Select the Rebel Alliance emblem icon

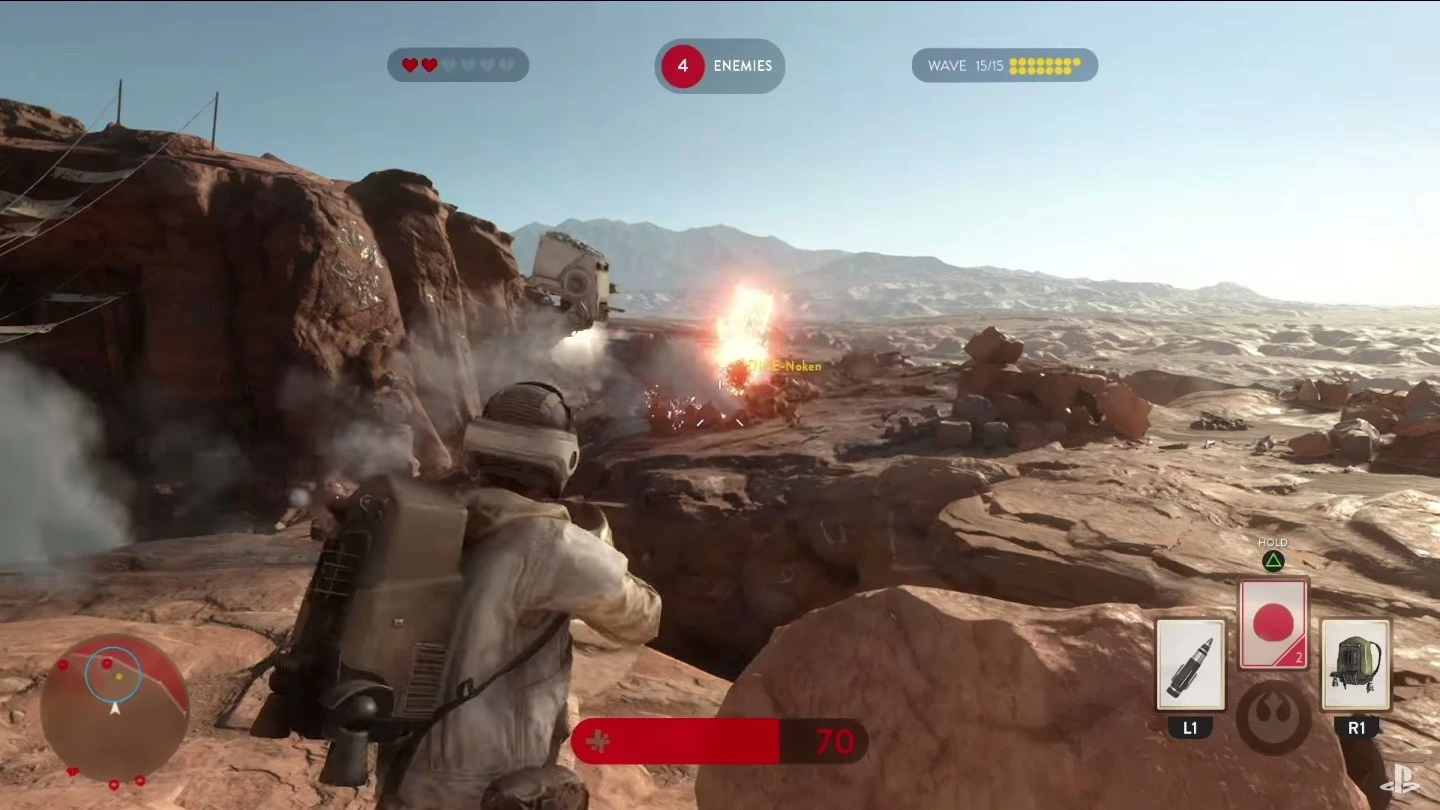tap(1273, 717)
